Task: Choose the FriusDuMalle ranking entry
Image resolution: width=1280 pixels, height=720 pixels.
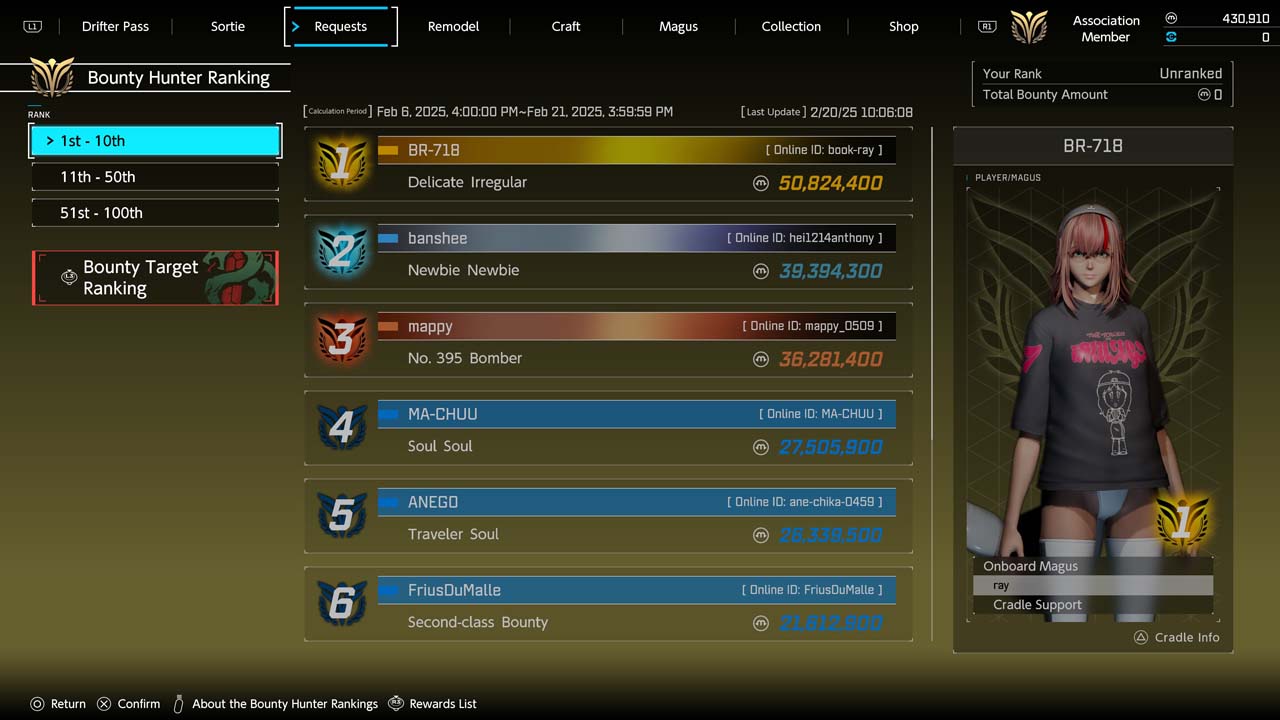Action: click(x=608, y=605)
